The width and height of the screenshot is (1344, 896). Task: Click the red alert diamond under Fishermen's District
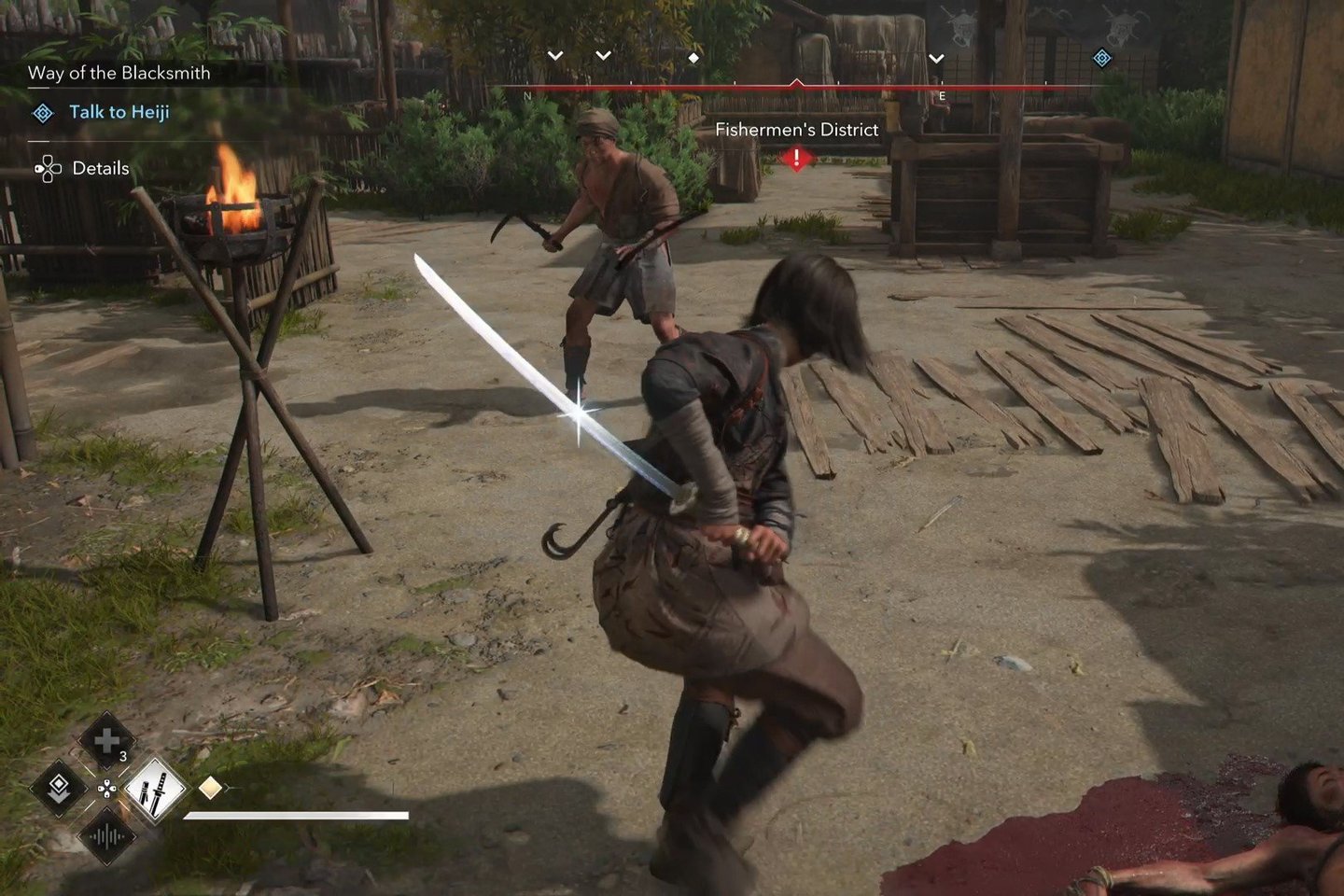click(x=796, y=159)
